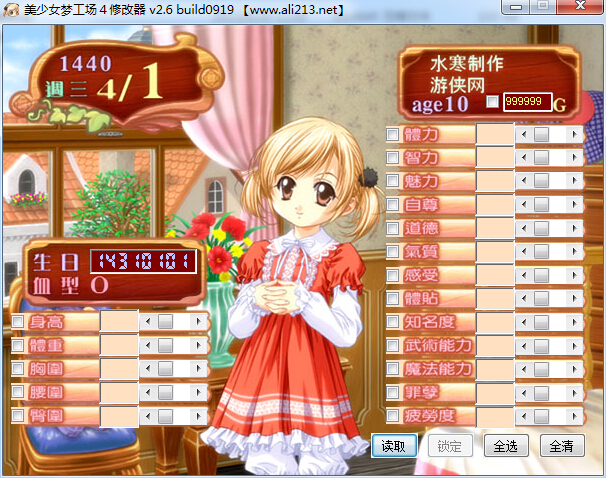
Task: Check the 魅力 stat checkbox
Action: point(393,181)
